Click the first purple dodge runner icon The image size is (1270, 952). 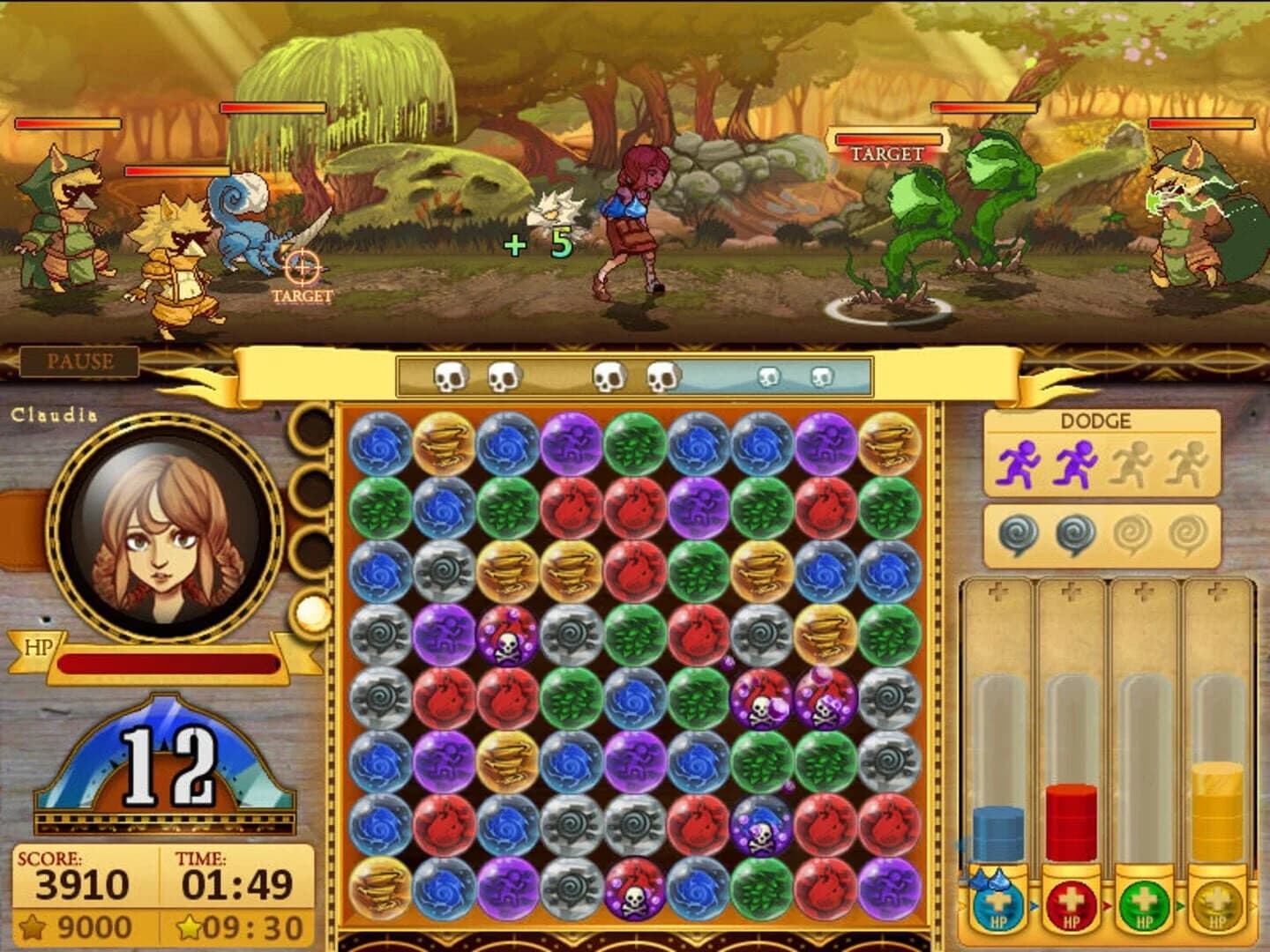click(1019, 462)
